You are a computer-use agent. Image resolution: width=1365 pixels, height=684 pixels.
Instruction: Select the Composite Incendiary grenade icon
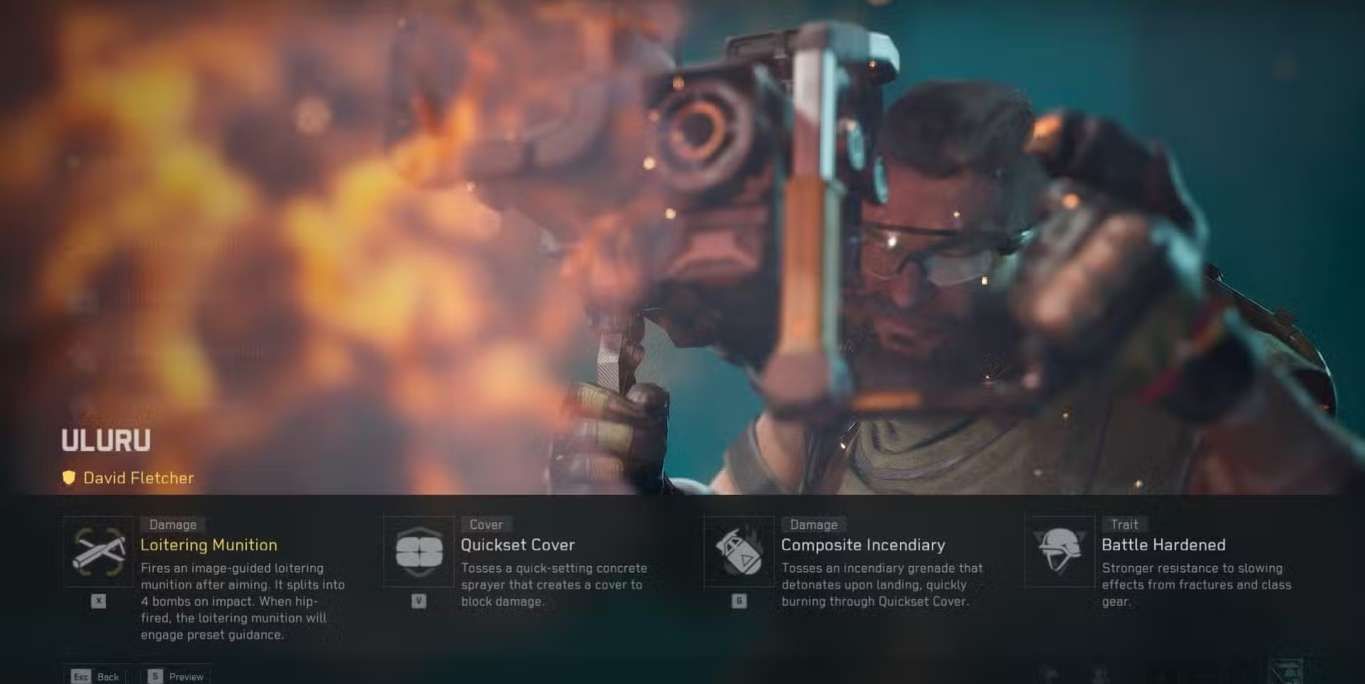(739, 551)
